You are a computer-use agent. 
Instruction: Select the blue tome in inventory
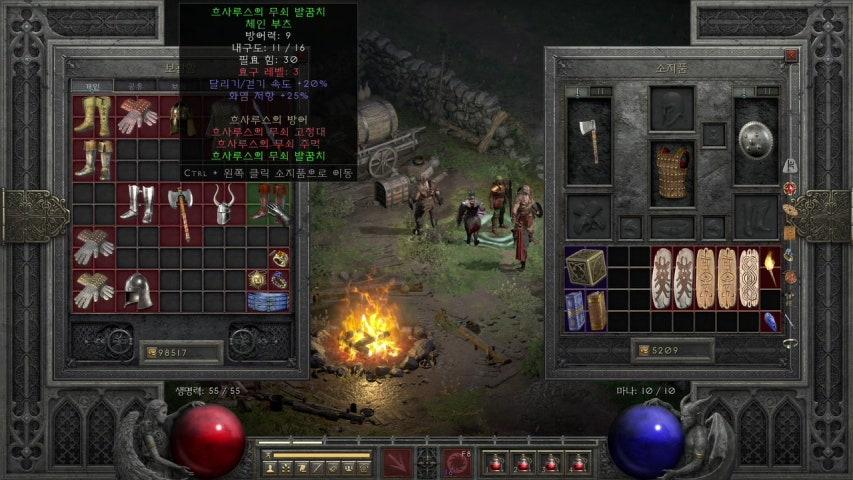pos(574,310)
